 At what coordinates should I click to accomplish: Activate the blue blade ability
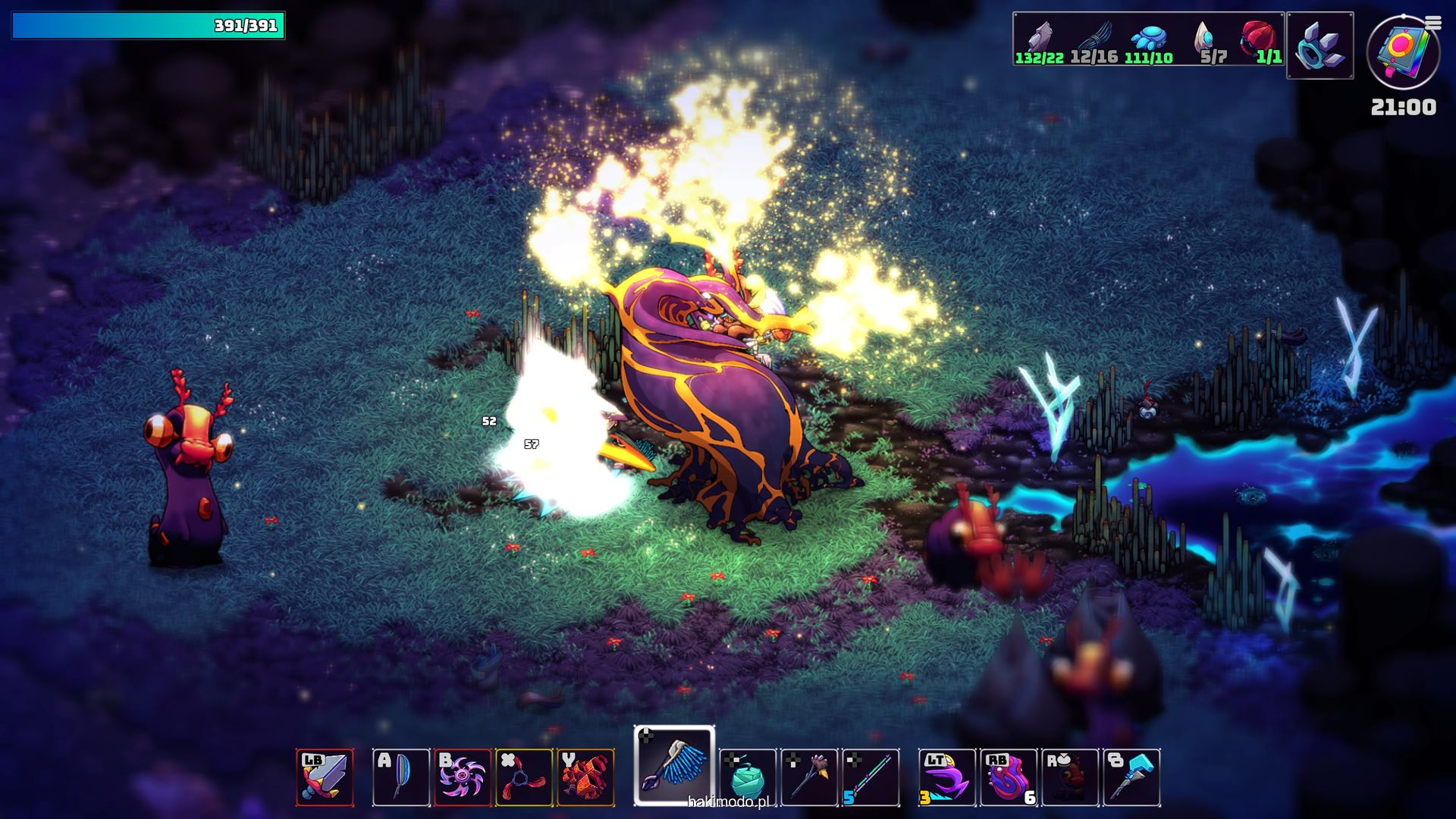coord(401,777)
